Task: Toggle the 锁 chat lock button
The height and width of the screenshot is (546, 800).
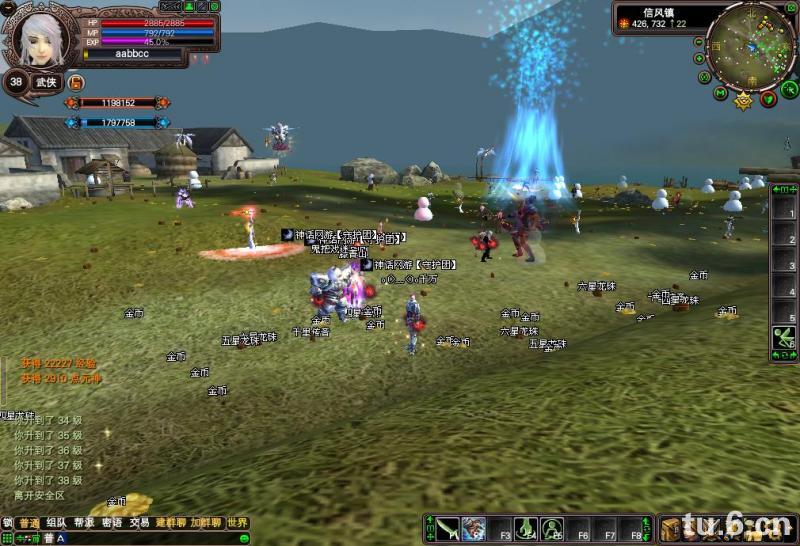Action: click(x=7, y=523)
